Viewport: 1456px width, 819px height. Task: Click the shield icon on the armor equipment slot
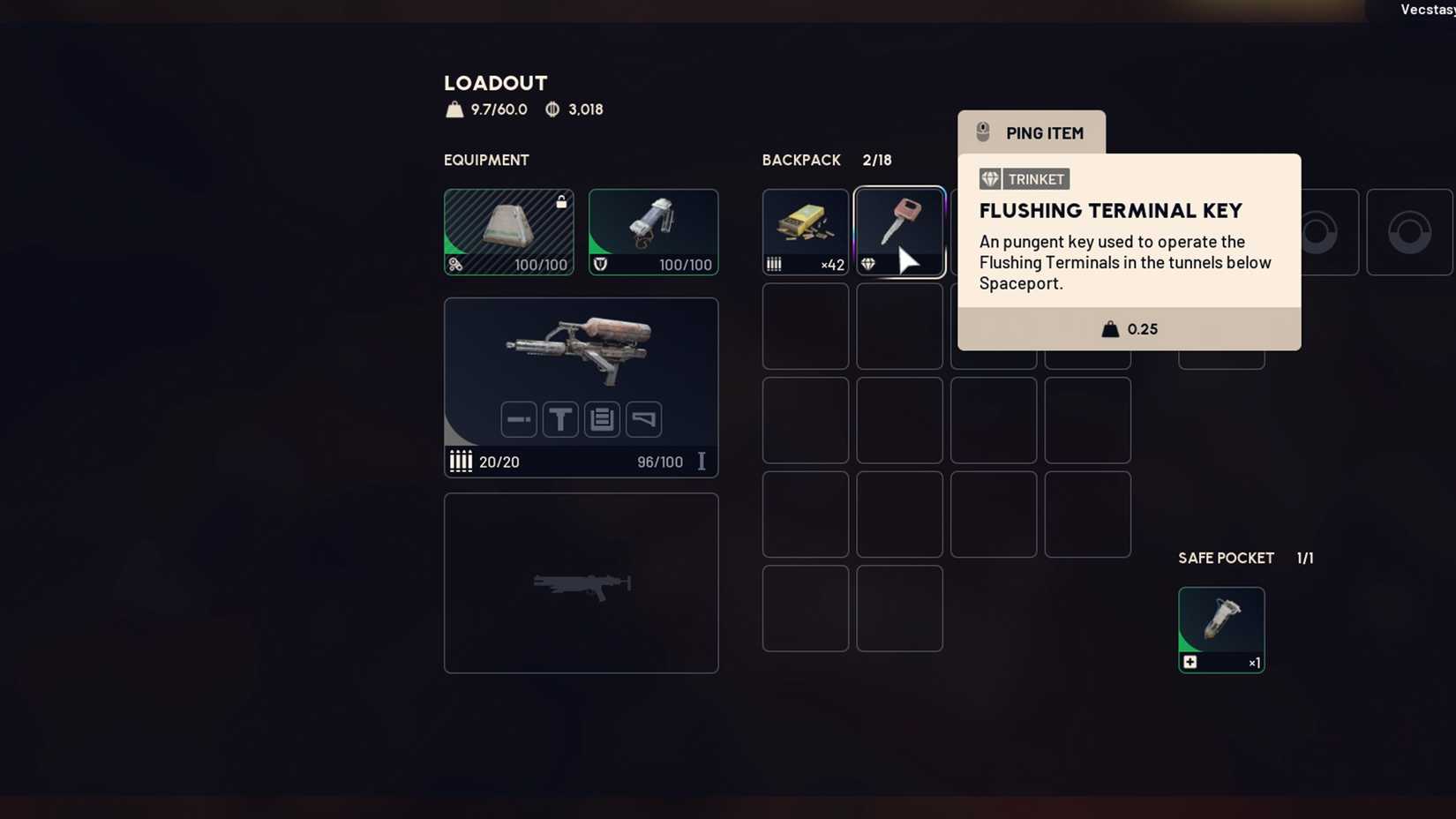coord(598,265)
